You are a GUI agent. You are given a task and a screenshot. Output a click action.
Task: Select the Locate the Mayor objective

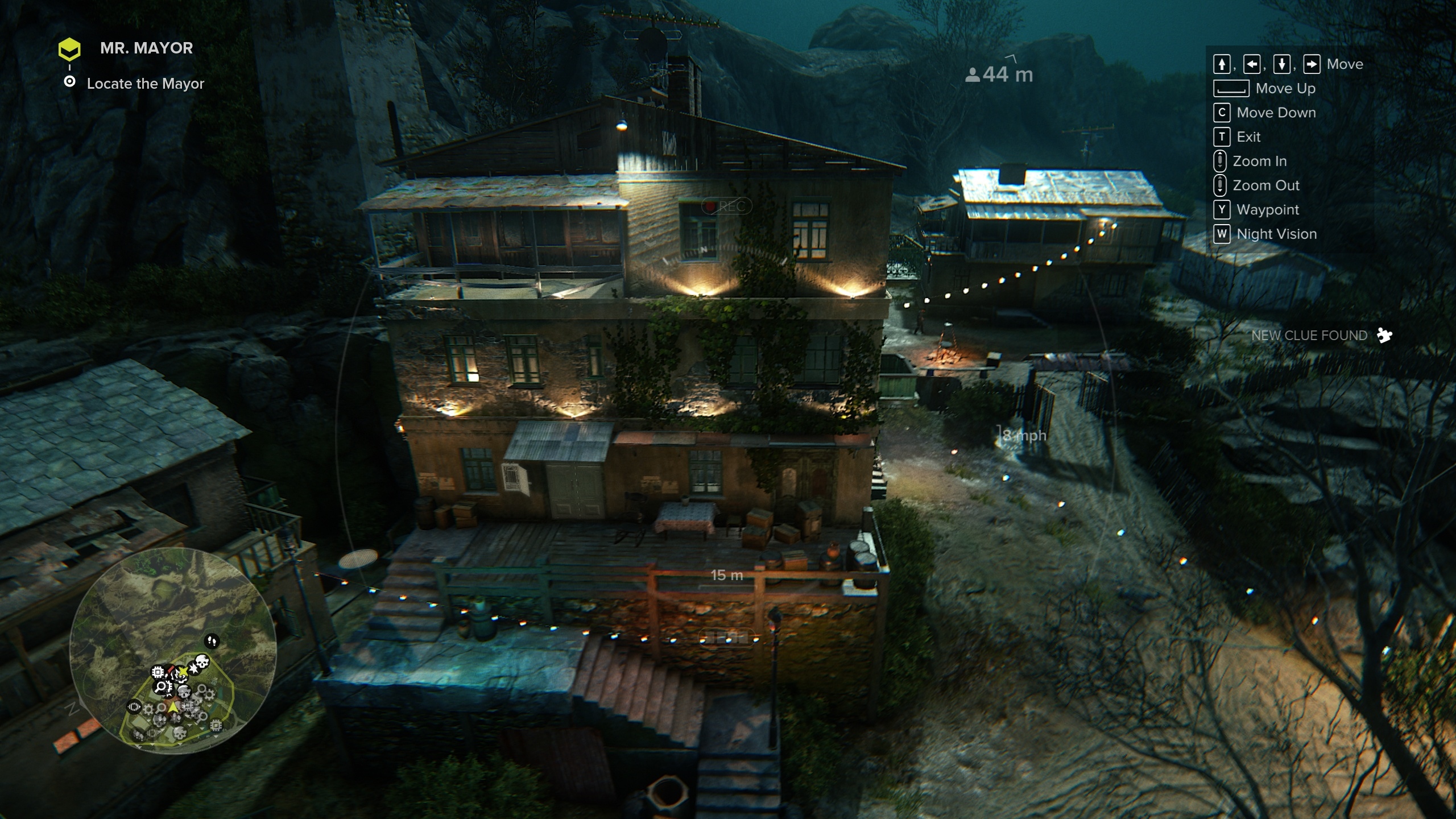pos(145,84)
